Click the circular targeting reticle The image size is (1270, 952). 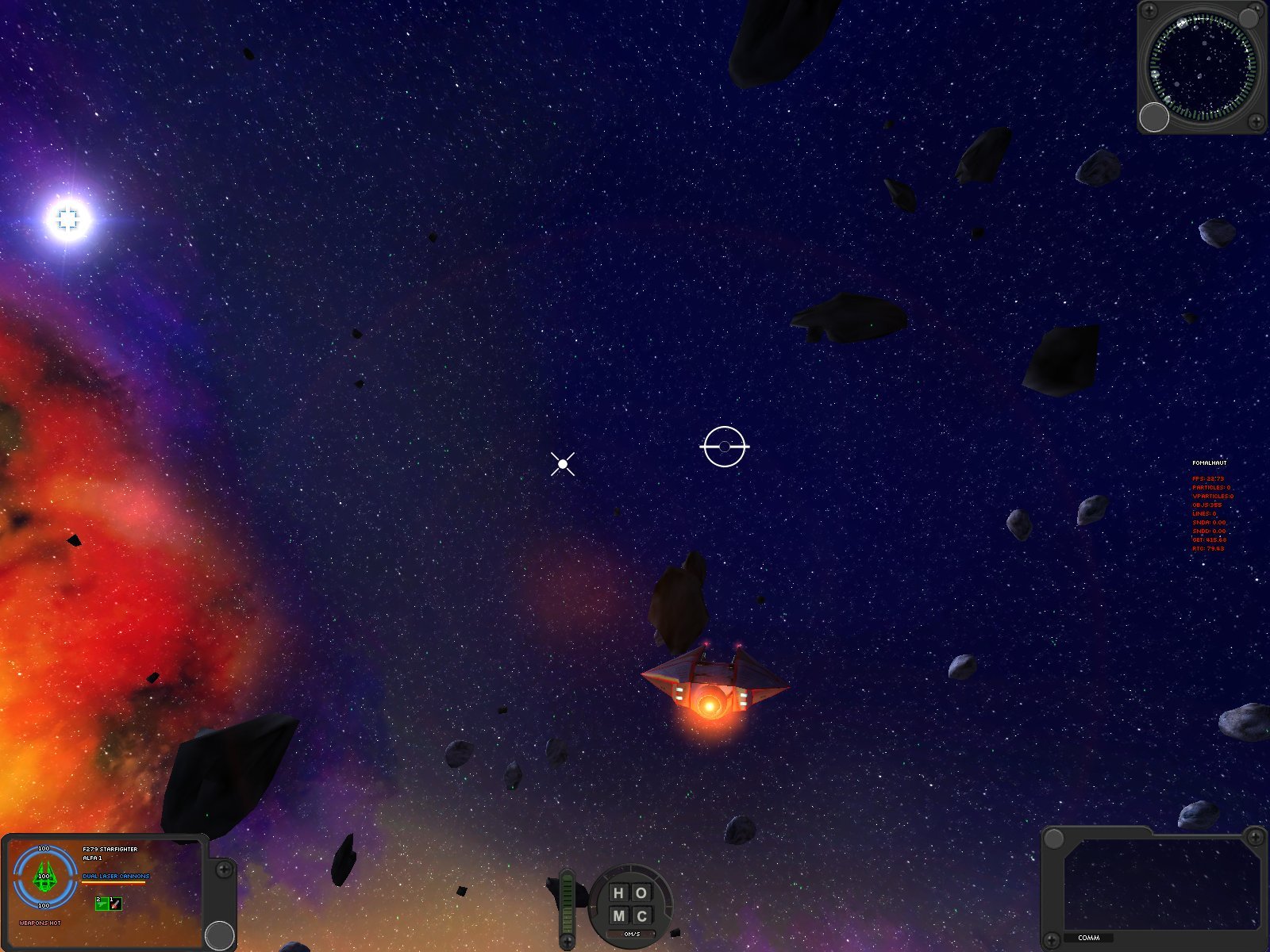(x=723, y=447)
